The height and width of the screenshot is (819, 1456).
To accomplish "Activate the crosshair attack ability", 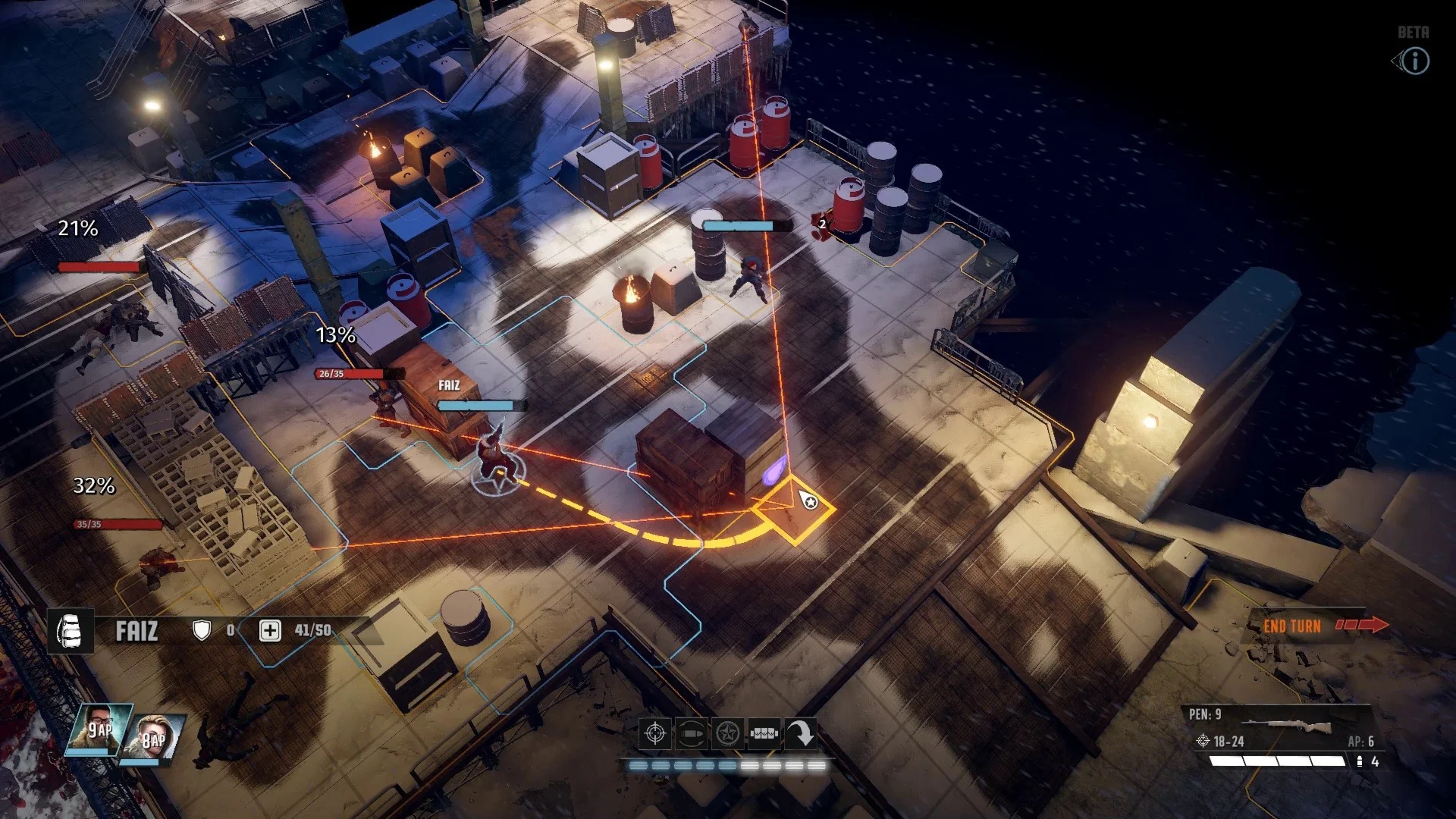I will click(655, 734).
